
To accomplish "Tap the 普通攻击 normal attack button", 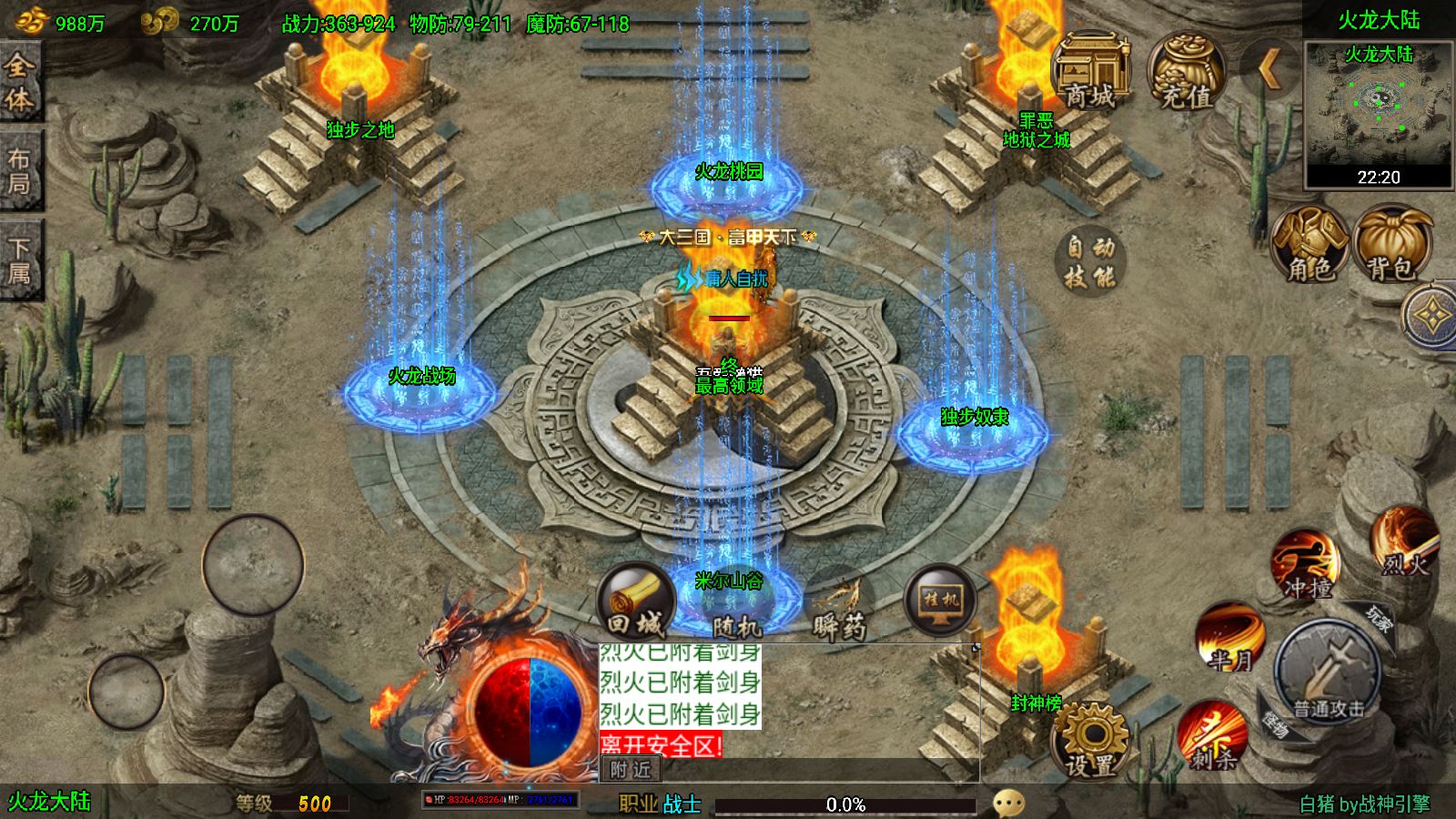I will coord(1328,672).
